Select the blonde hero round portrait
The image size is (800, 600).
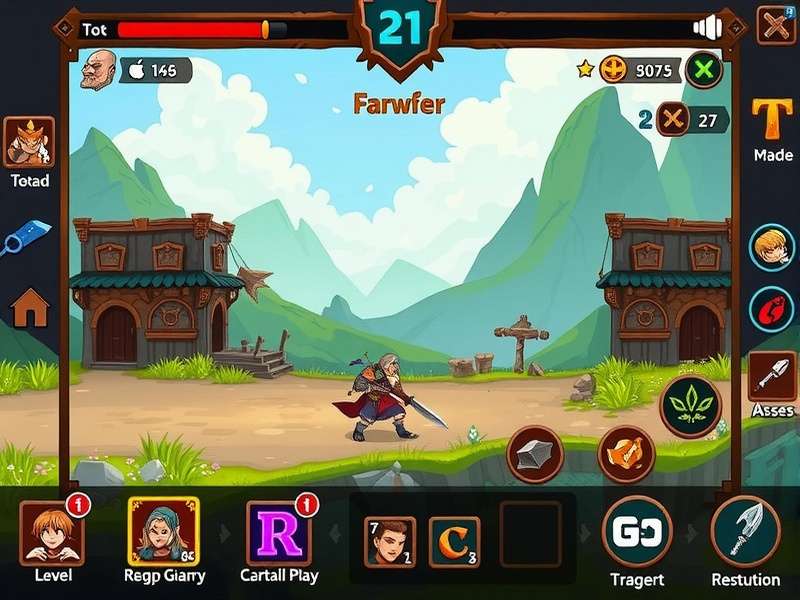tap(772, 247)
